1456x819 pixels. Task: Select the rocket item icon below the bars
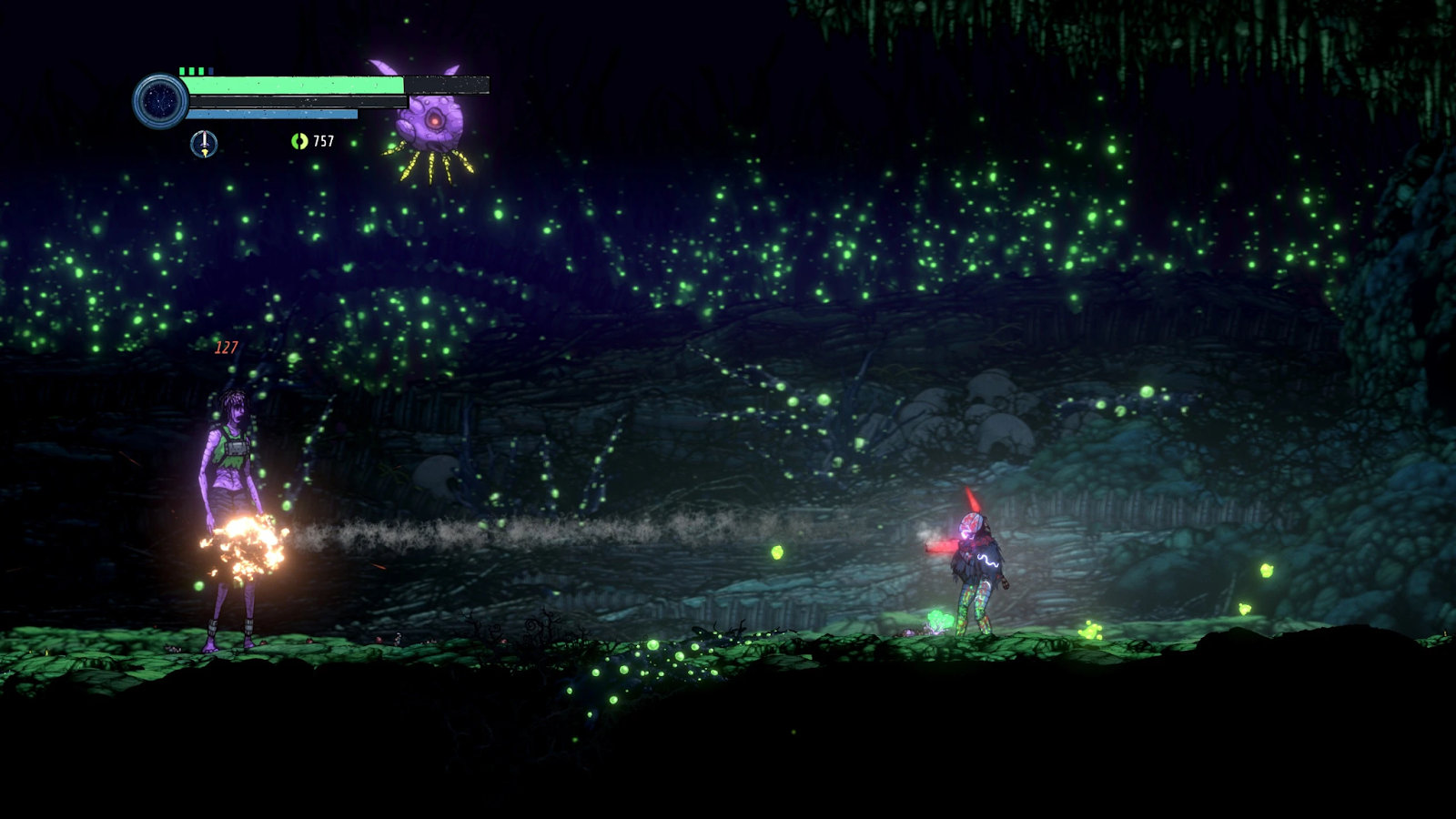coord(204,143)
